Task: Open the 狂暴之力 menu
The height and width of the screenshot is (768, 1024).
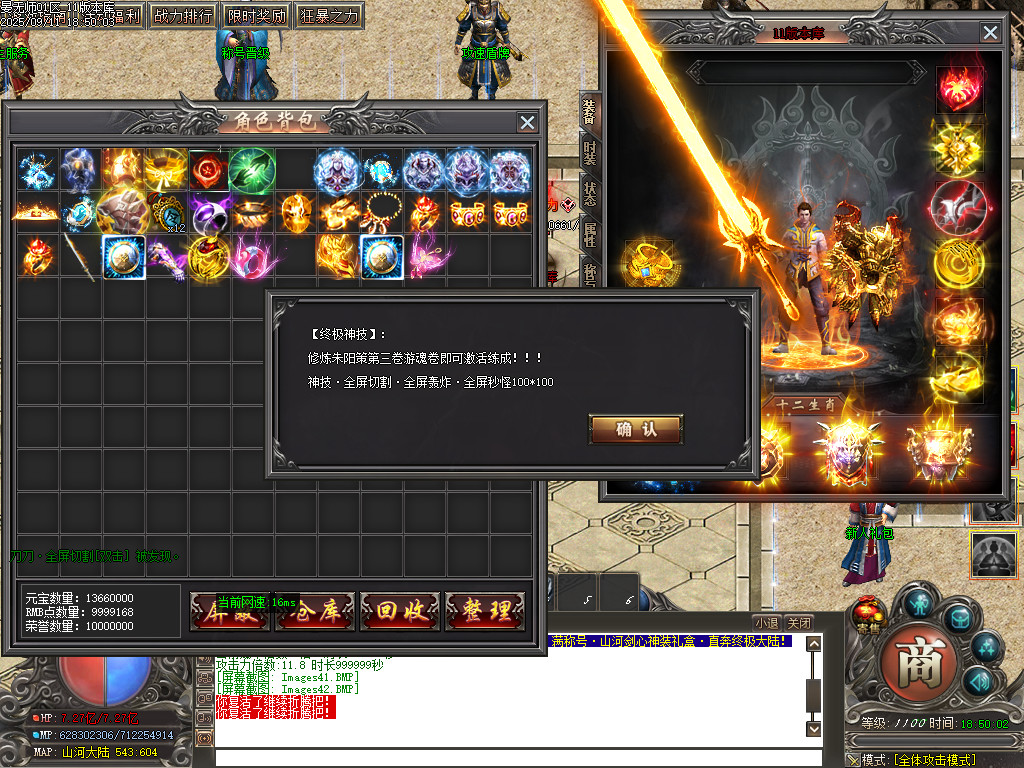Action: (x=329, y=16)
